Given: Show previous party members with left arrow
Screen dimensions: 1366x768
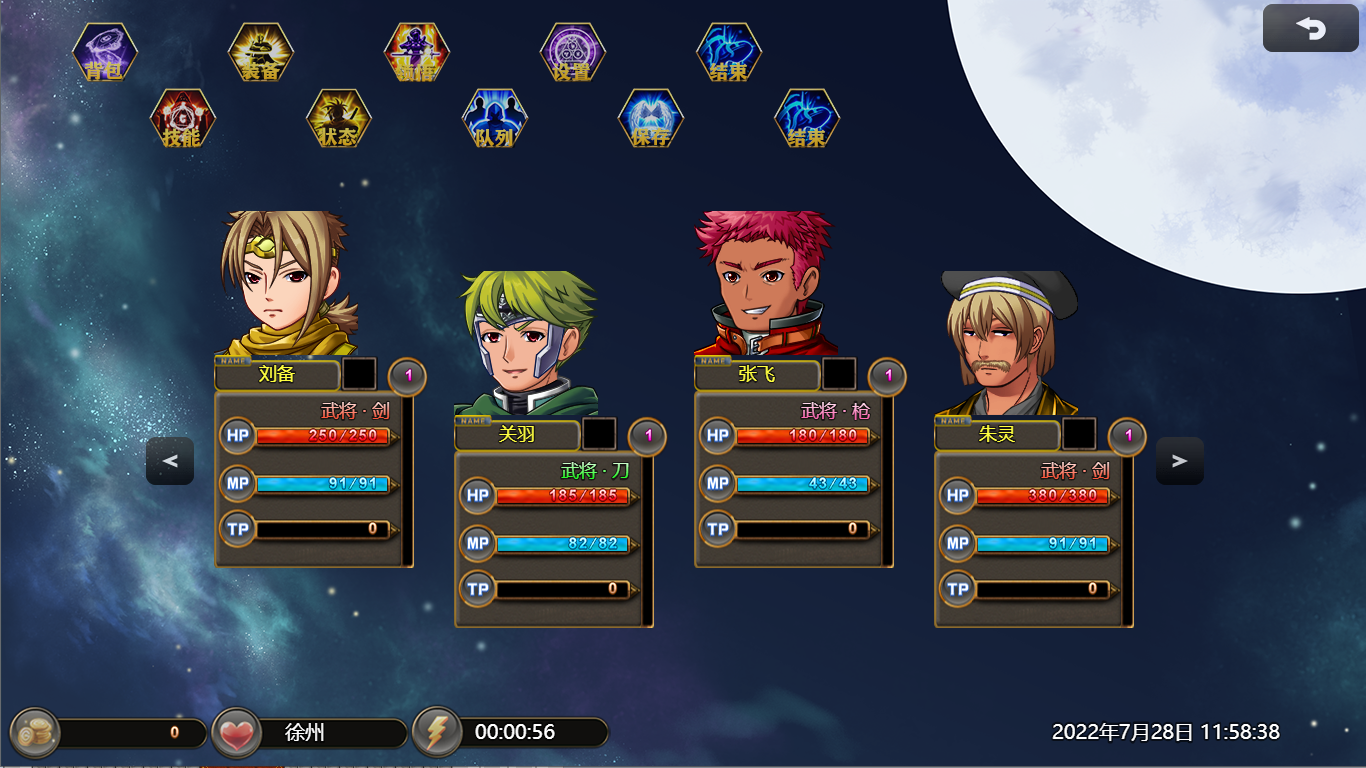Looking at the screenshot, I should [x=170, y=461].
